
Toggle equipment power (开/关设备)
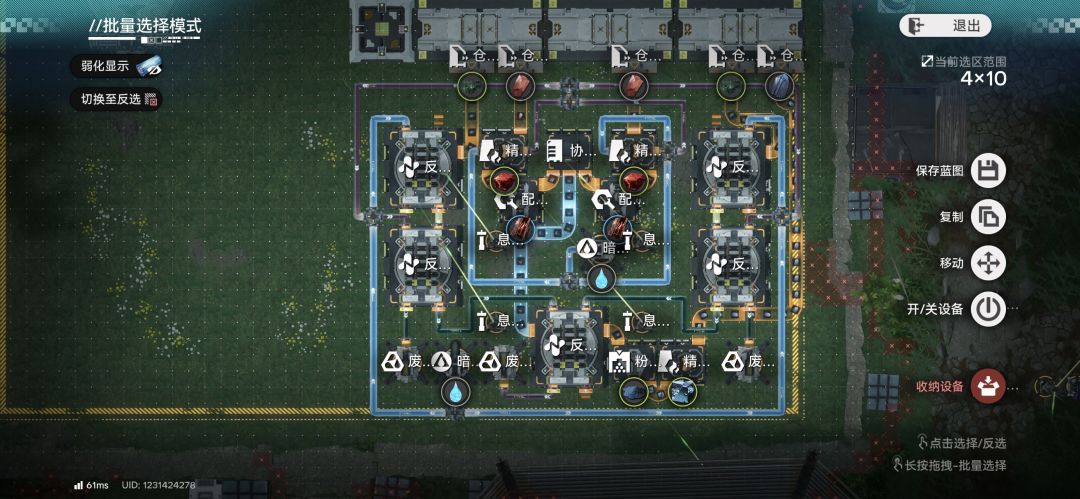[987, 308]
